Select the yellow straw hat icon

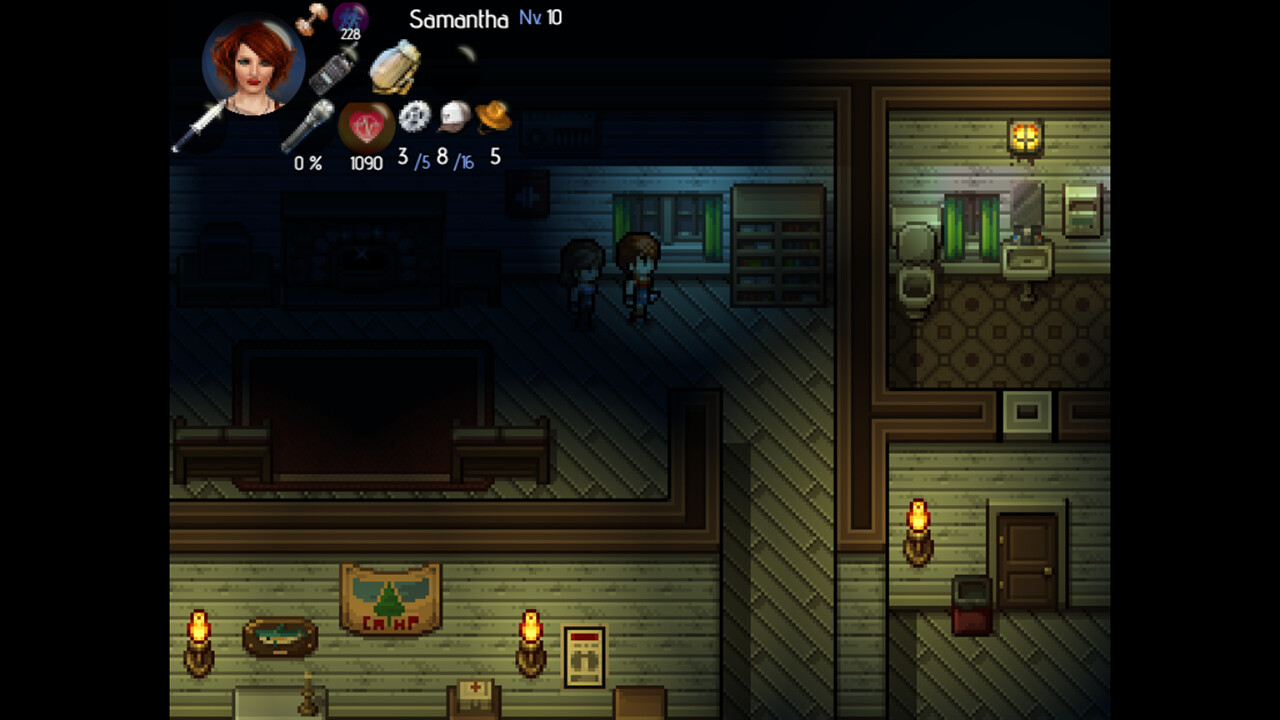pyautogui.click(x=493, y=116)
